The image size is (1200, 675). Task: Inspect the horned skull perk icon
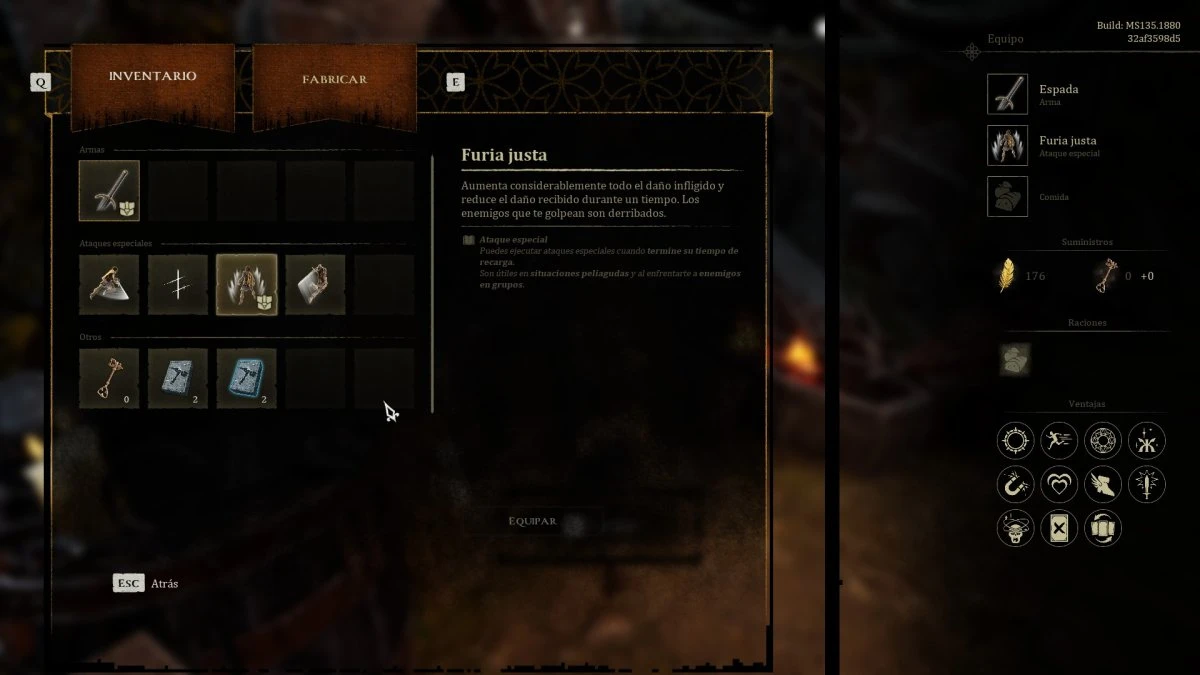(1015, 528)
